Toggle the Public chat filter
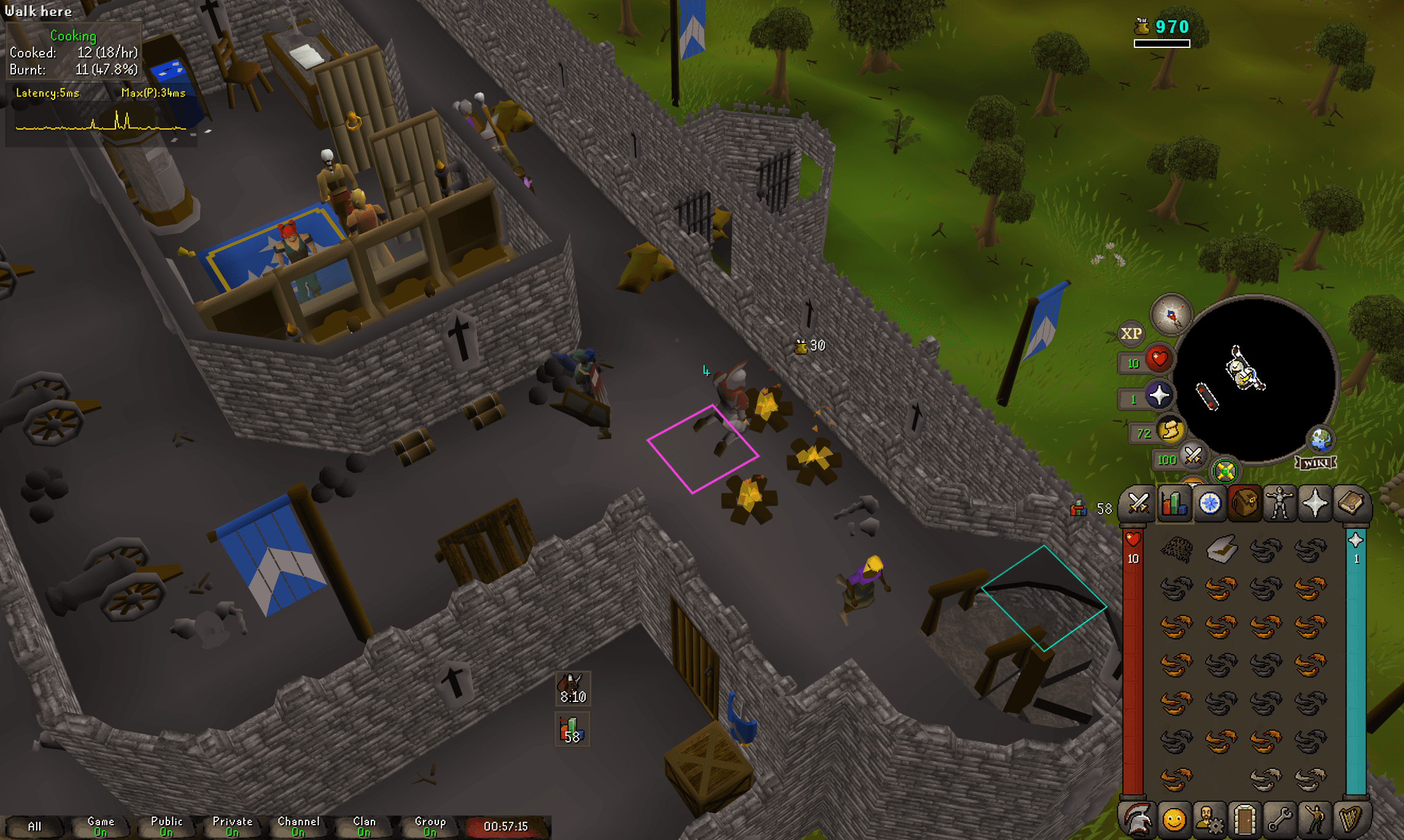 tap(166, 825)
